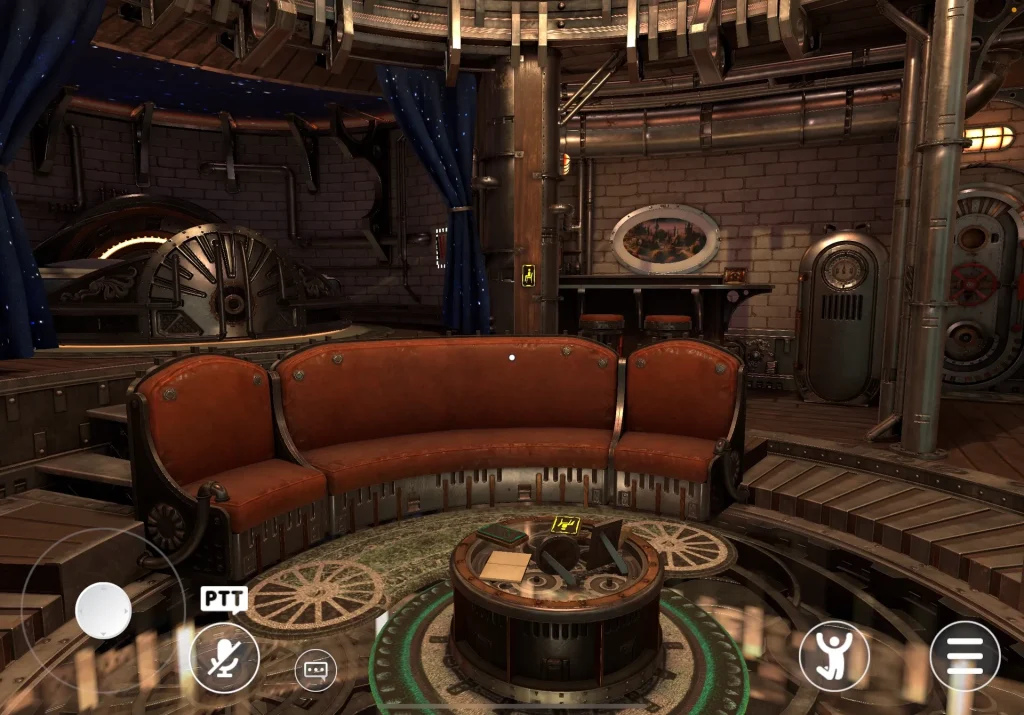Toggle the muted microphone button

point(225,657)
